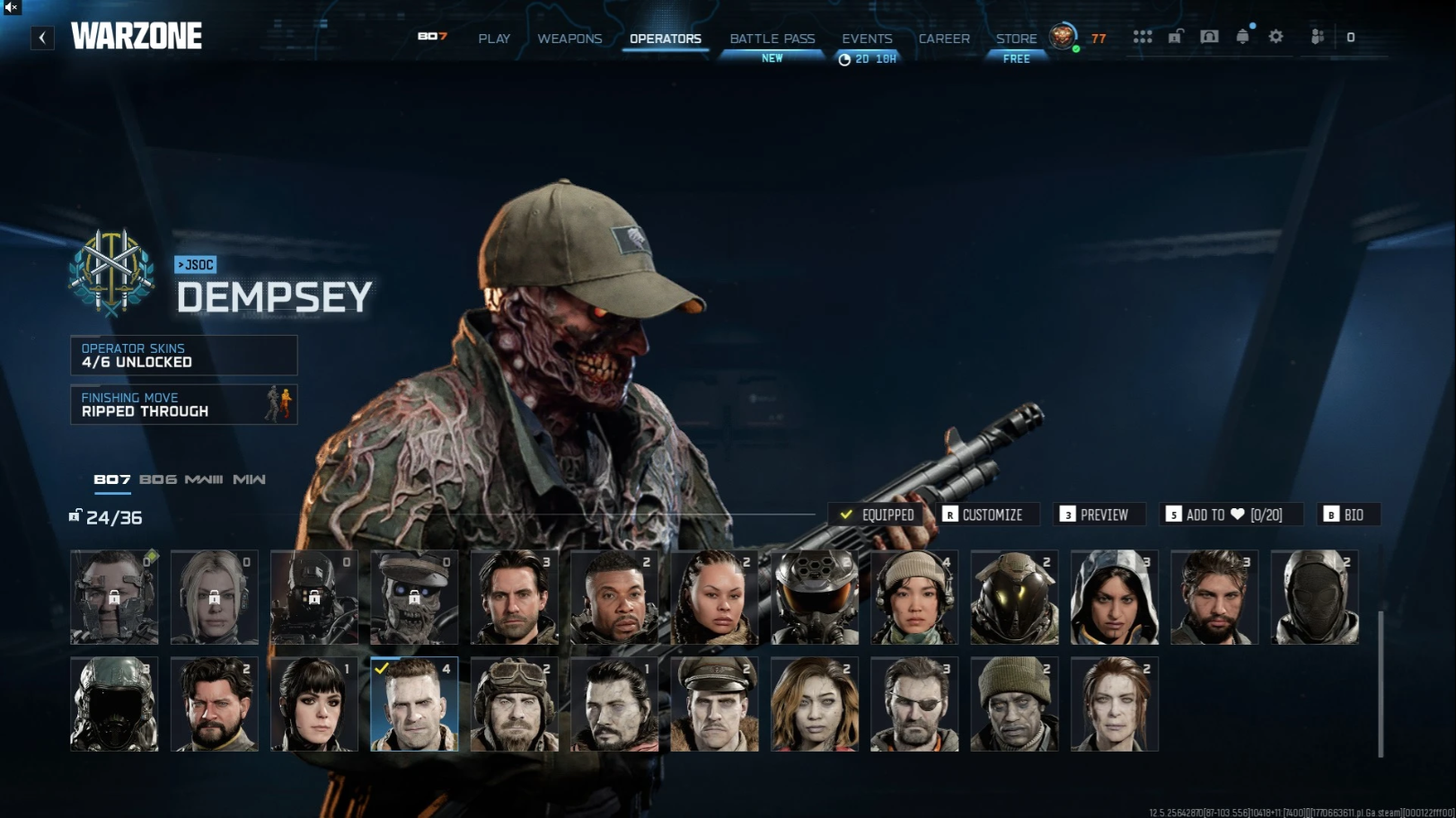
Task: Switch operator list to BO6
Action: click(x=158, y=479)
